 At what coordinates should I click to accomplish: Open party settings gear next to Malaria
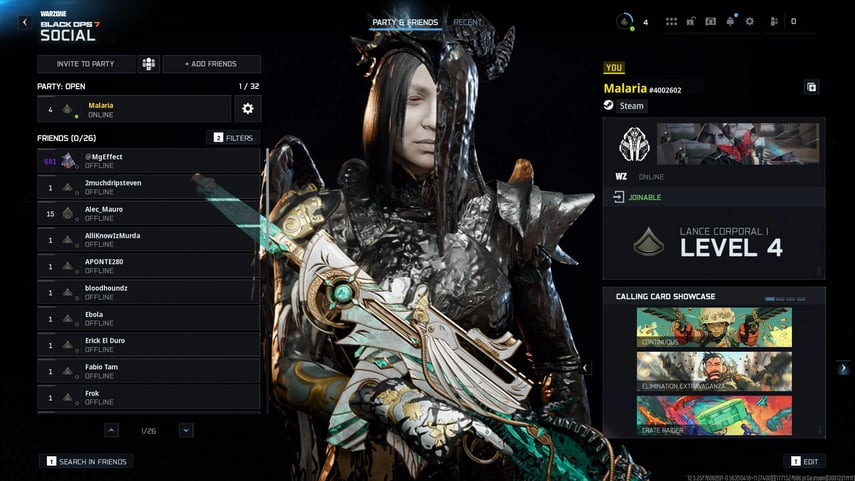point(247,109)
